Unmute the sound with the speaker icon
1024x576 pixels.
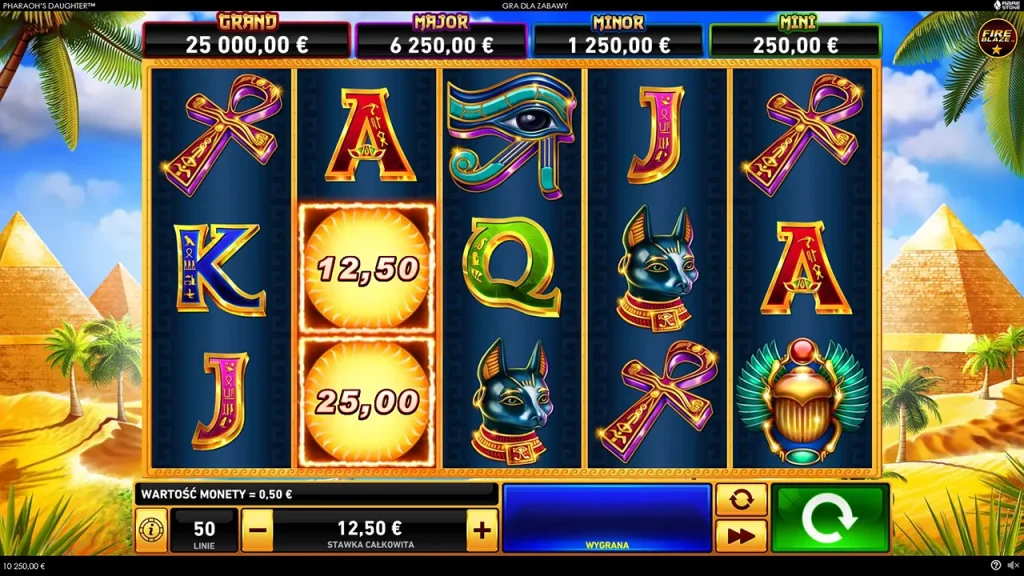click(x=1012, y=566)
